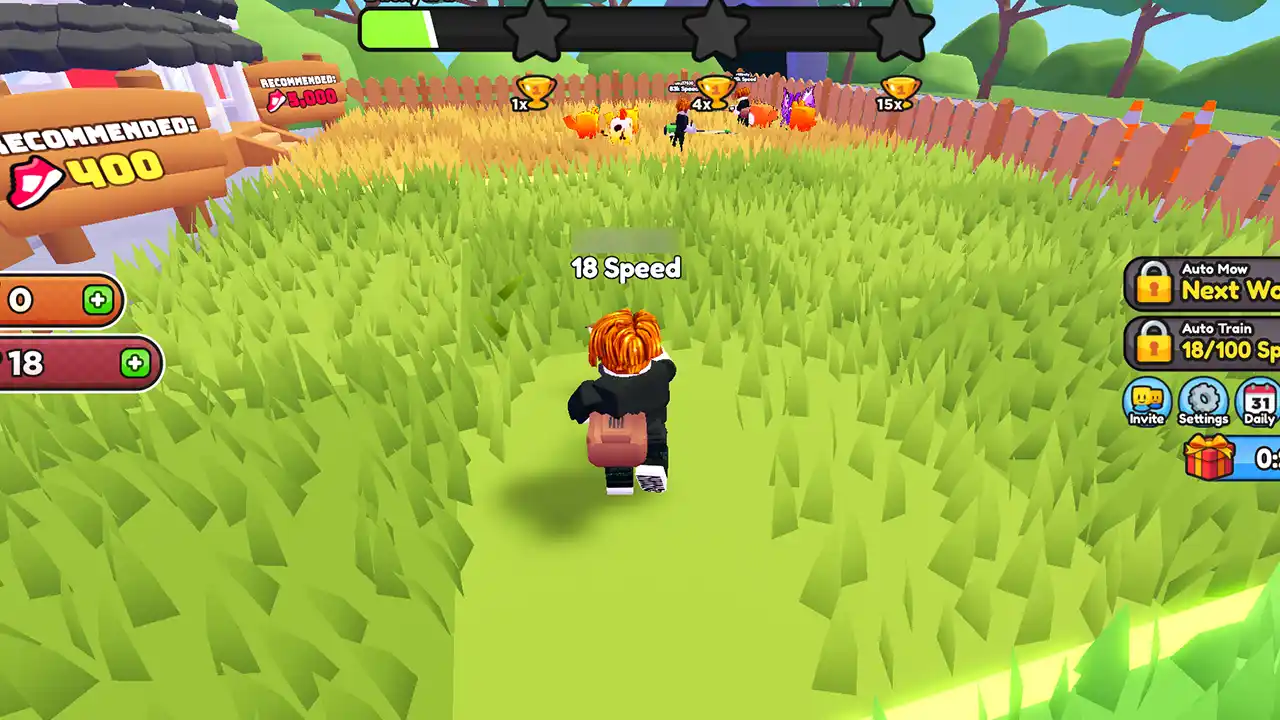Viewport: 1280px width, 720px height.
Task: Click the green progress bar at the top
Action: [400, 29]
